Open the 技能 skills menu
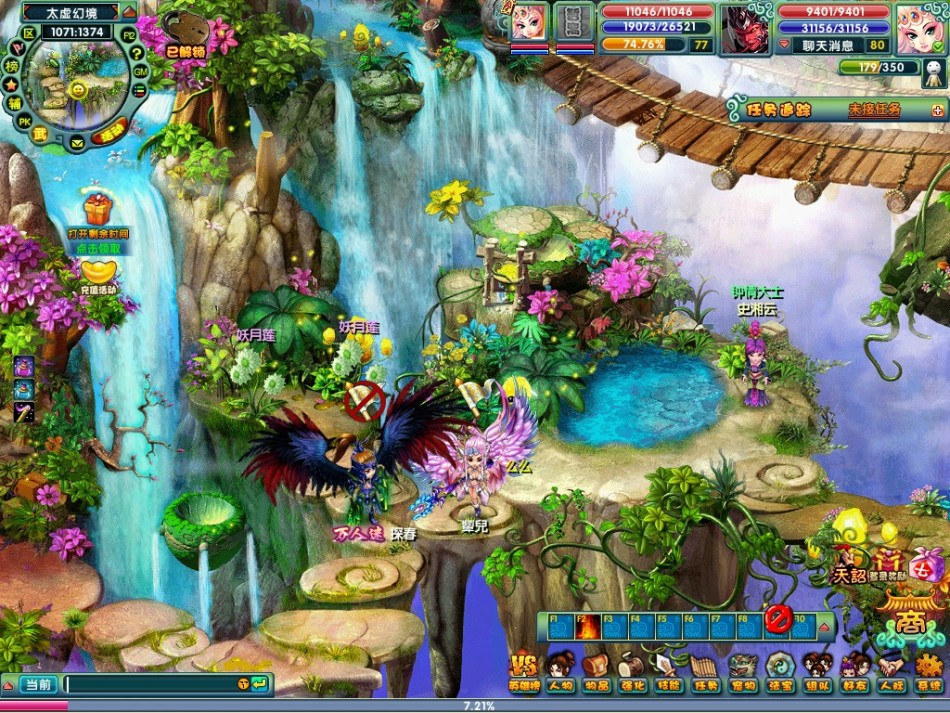This screenshot has width=950, height=713. point(668,668)
